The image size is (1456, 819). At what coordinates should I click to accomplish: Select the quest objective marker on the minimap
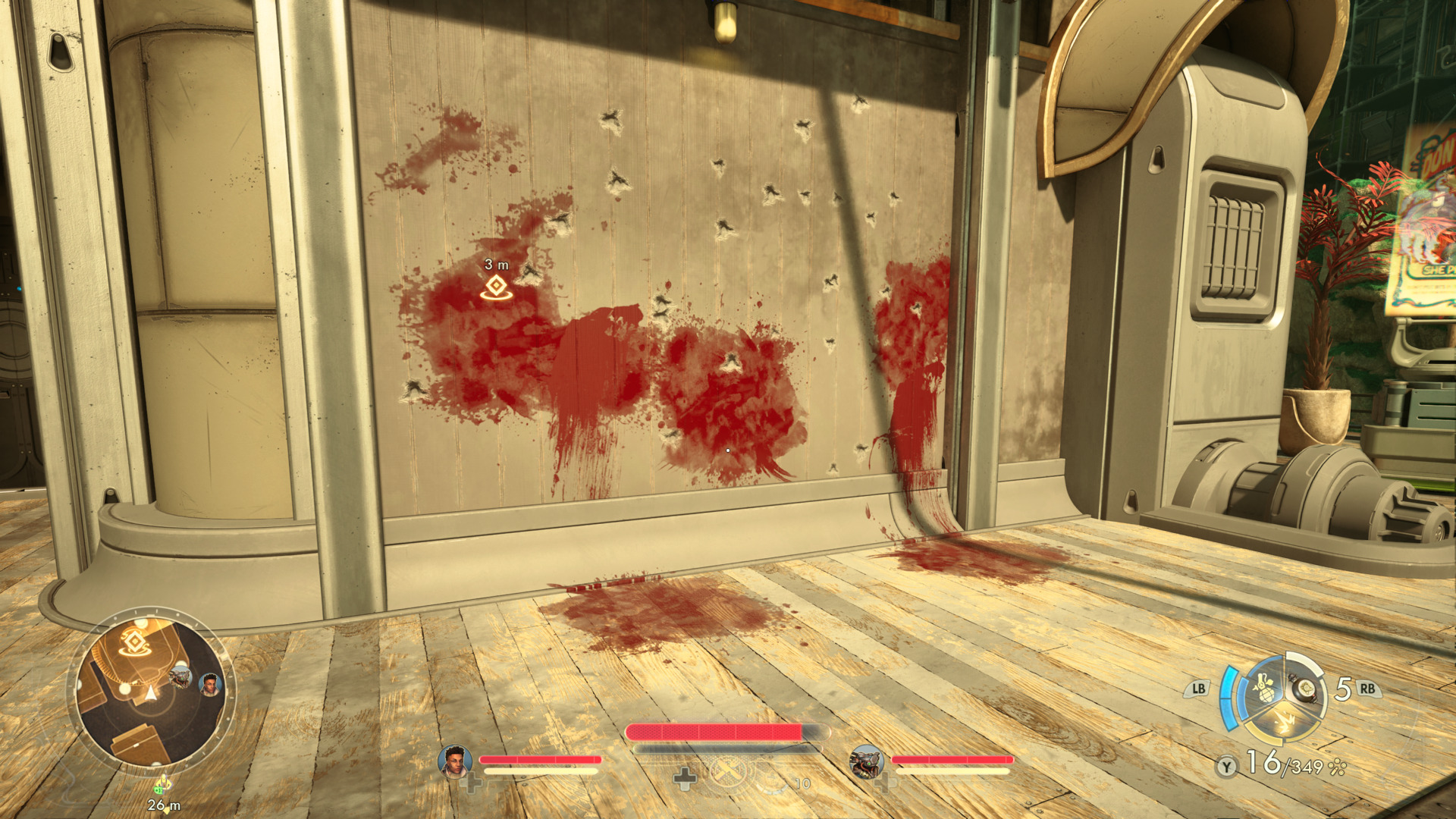[x=135, y=643]
